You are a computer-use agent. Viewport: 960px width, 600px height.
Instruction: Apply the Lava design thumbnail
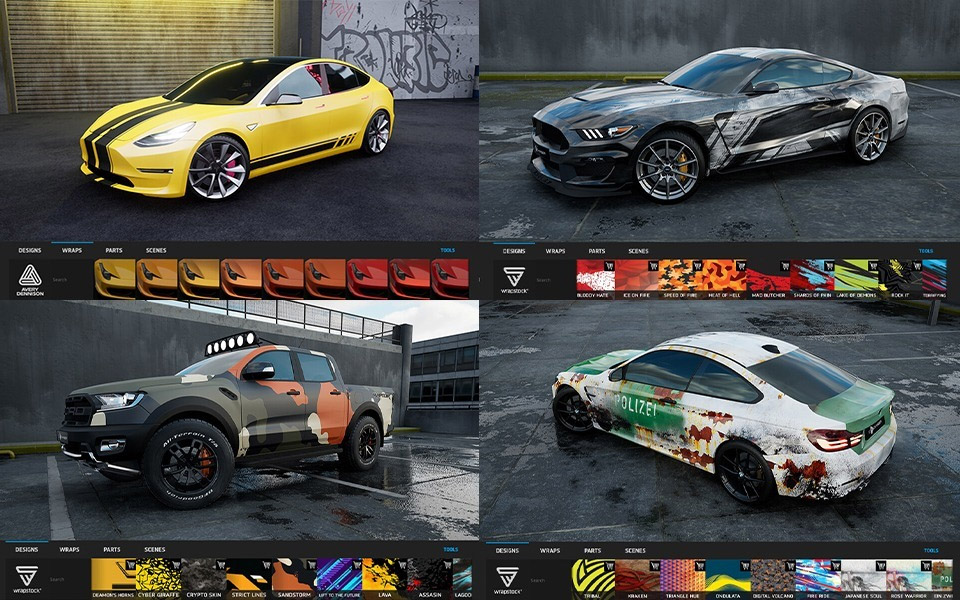tap(384, 575)
